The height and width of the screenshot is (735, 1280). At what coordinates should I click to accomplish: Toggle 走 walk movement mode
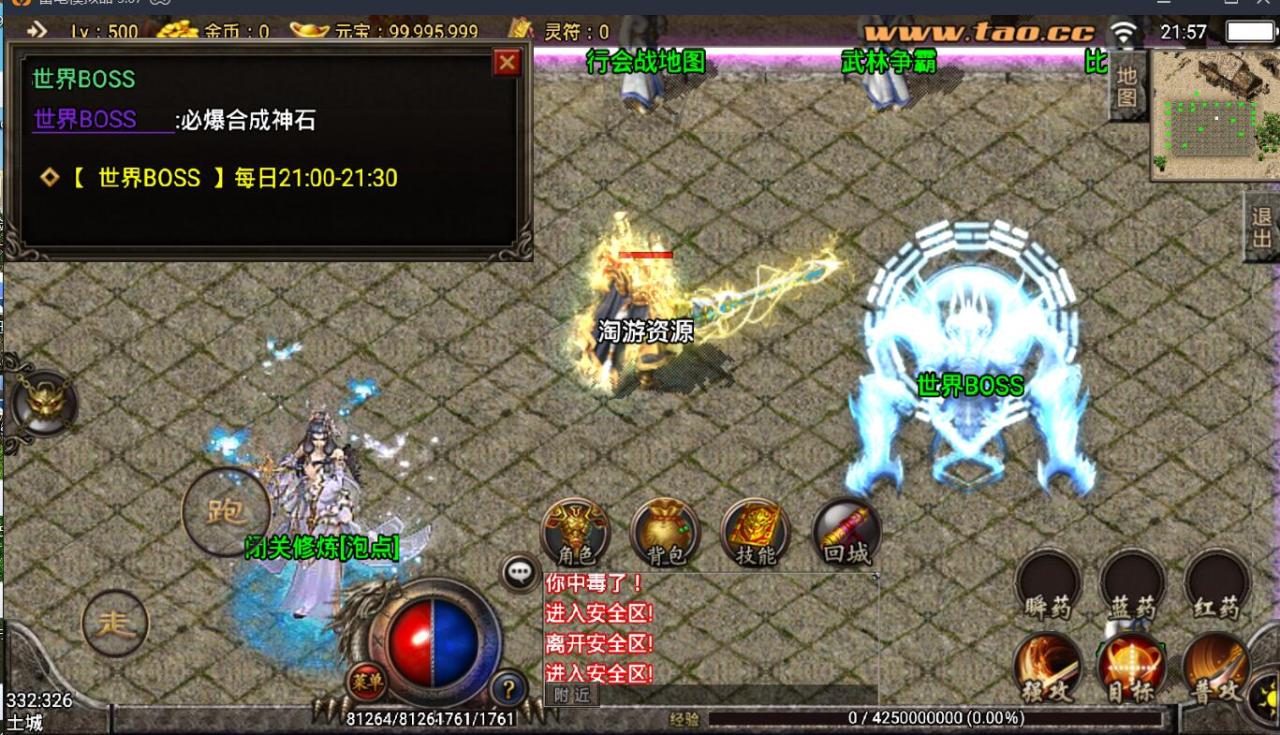tap(115, 623)
